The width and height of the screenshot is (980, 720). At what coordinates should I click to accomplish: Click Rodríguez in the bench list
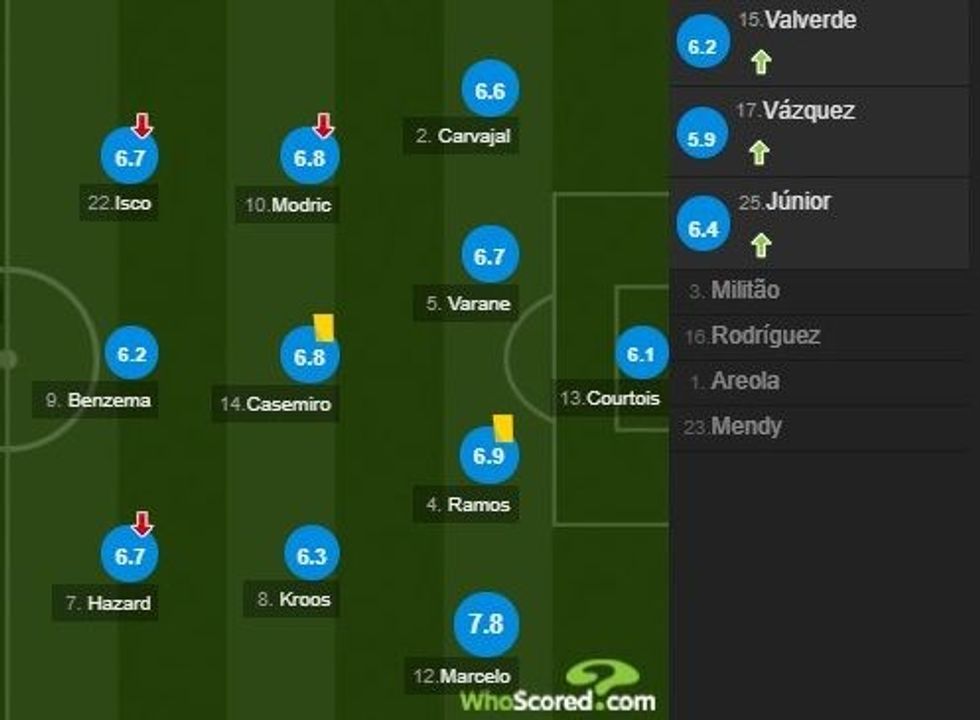pos(765,336)
